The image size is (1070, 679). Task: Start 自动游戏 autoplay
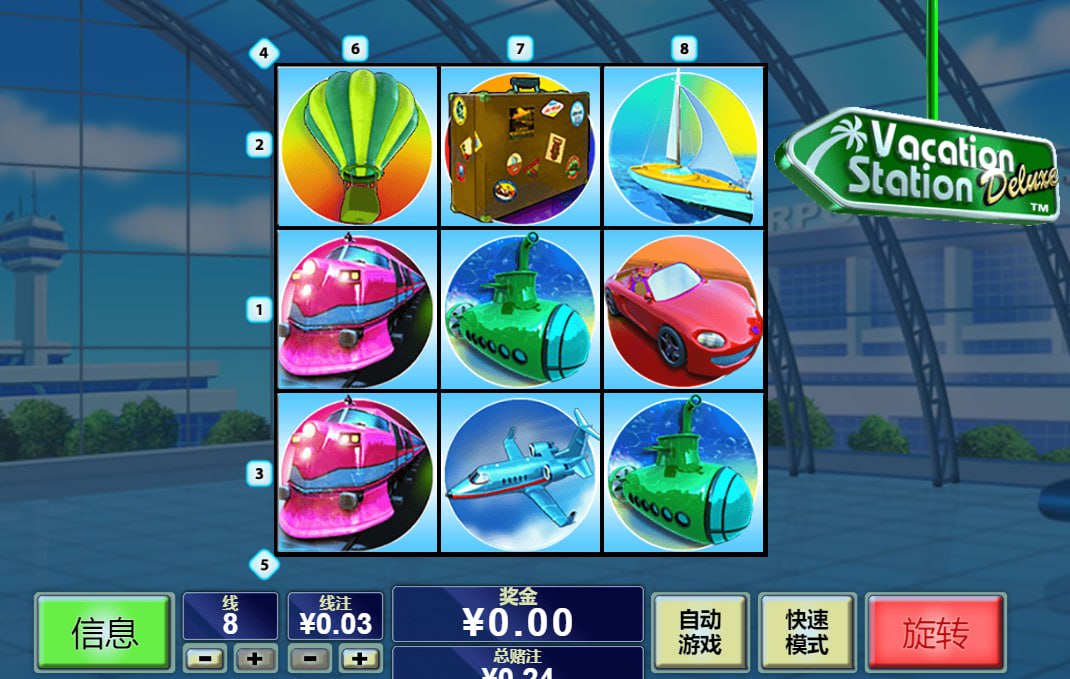[x=700, y=632]
